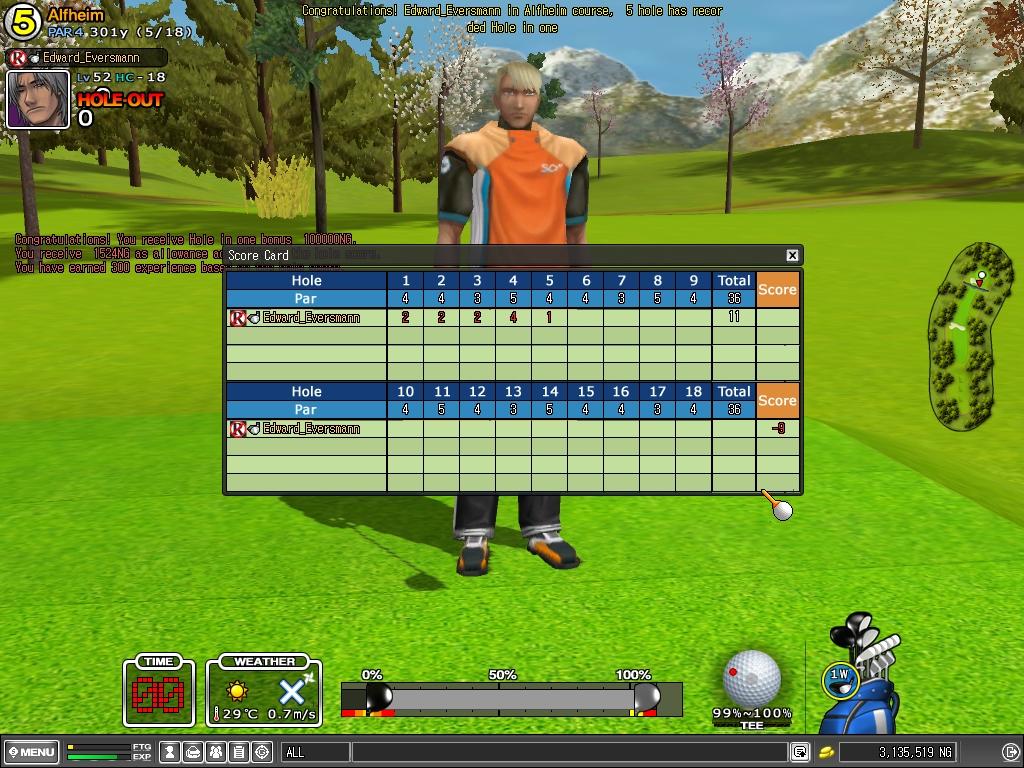Open the two-person friends icon
Image resolution: width=1024 pixels, height=768 pixels.
tap(217, 752)
